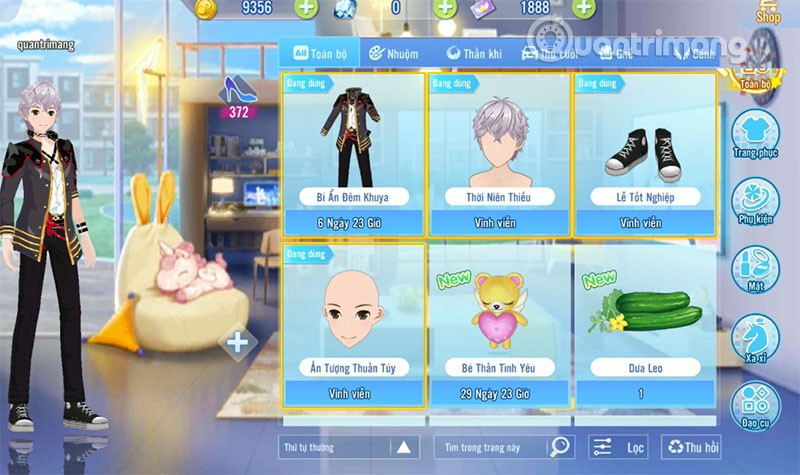The image size is (800, 475).
Task: Pick the Ấn Tượng Thuần Túy face
Action: click(355, 324)
